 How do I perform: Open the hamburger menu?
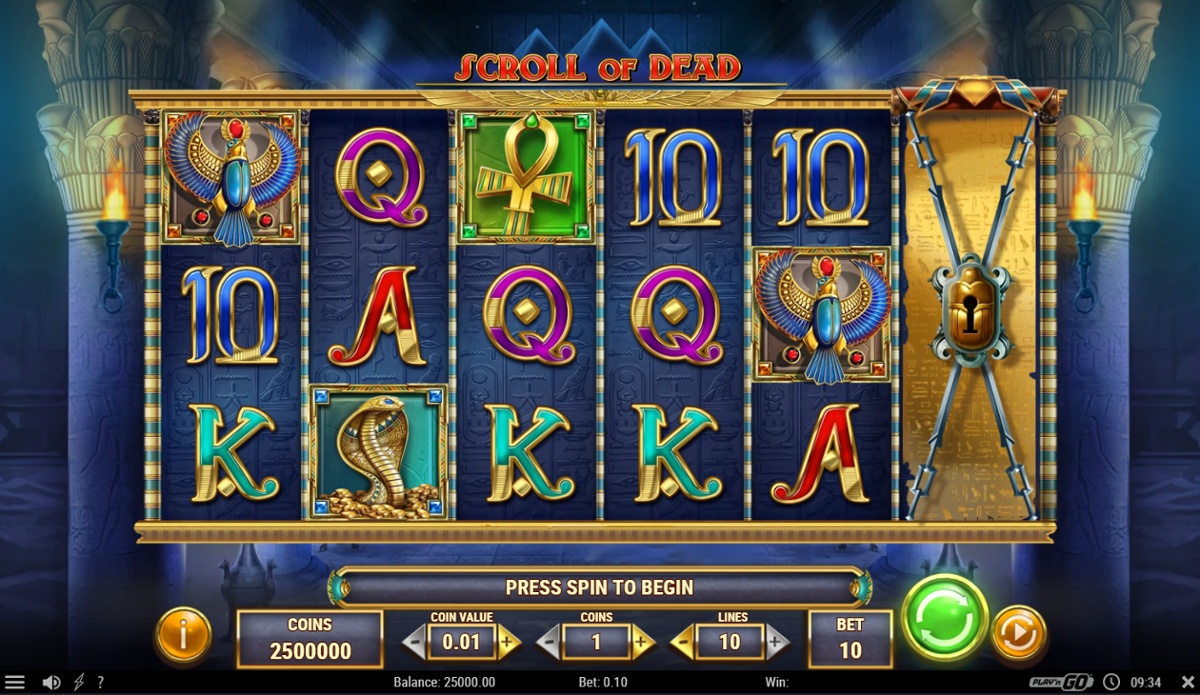[x=15, y=683]
